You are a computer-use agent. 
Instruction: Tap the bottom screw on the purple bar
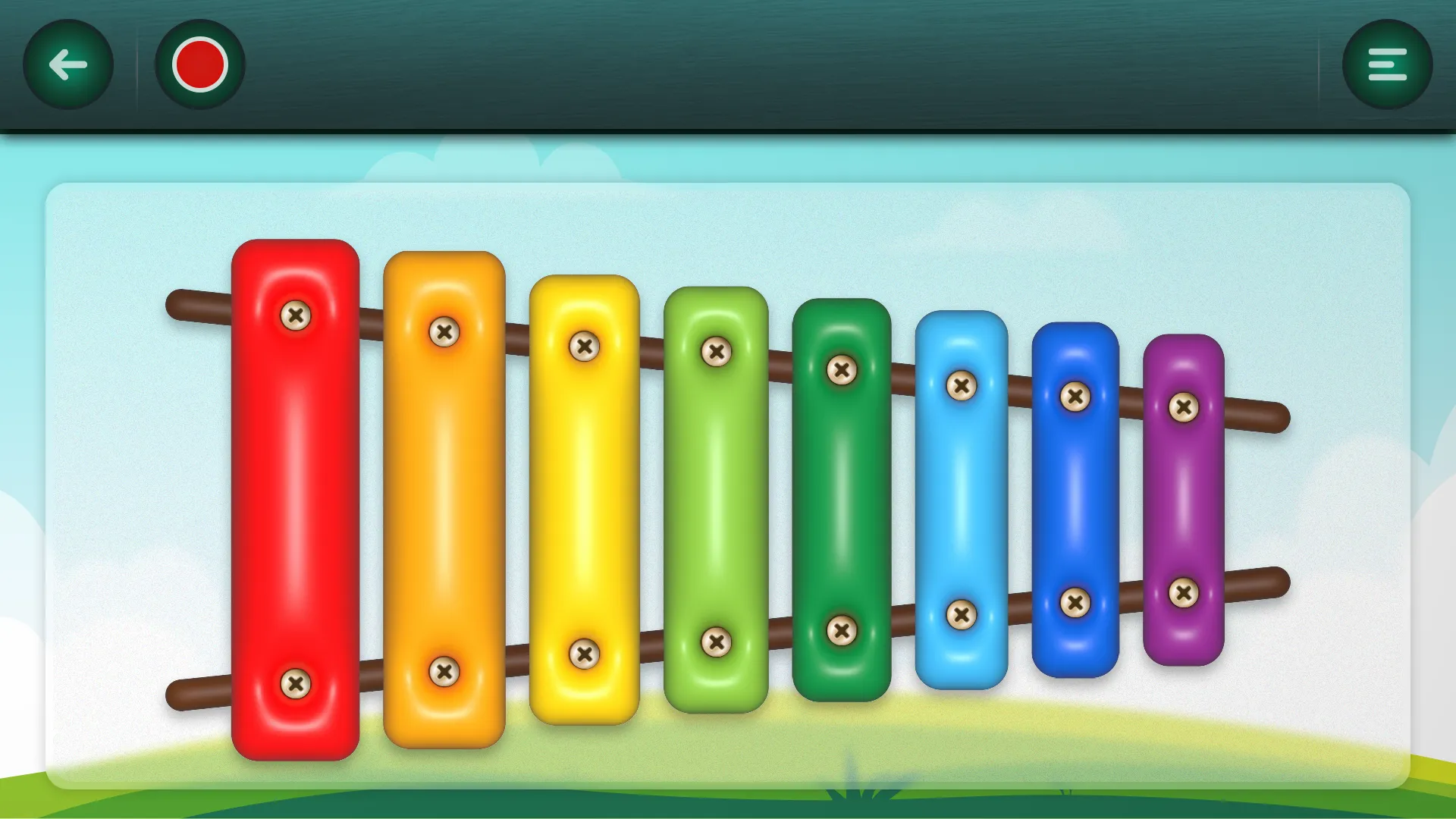(1183, 591)
